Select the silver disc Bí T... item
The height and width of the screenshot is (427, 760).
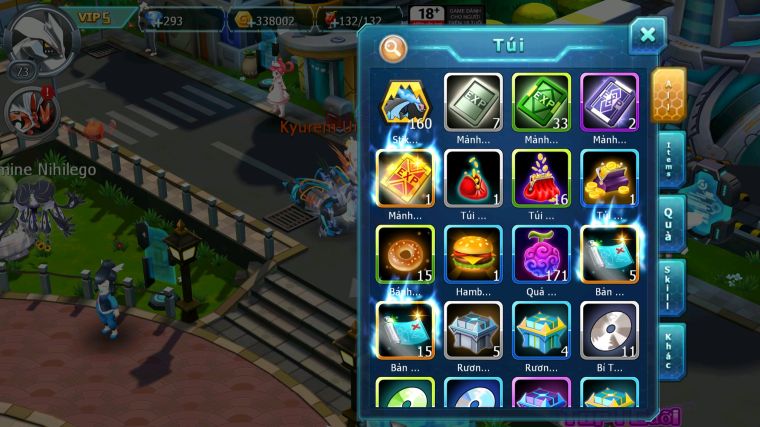[609, 330]
